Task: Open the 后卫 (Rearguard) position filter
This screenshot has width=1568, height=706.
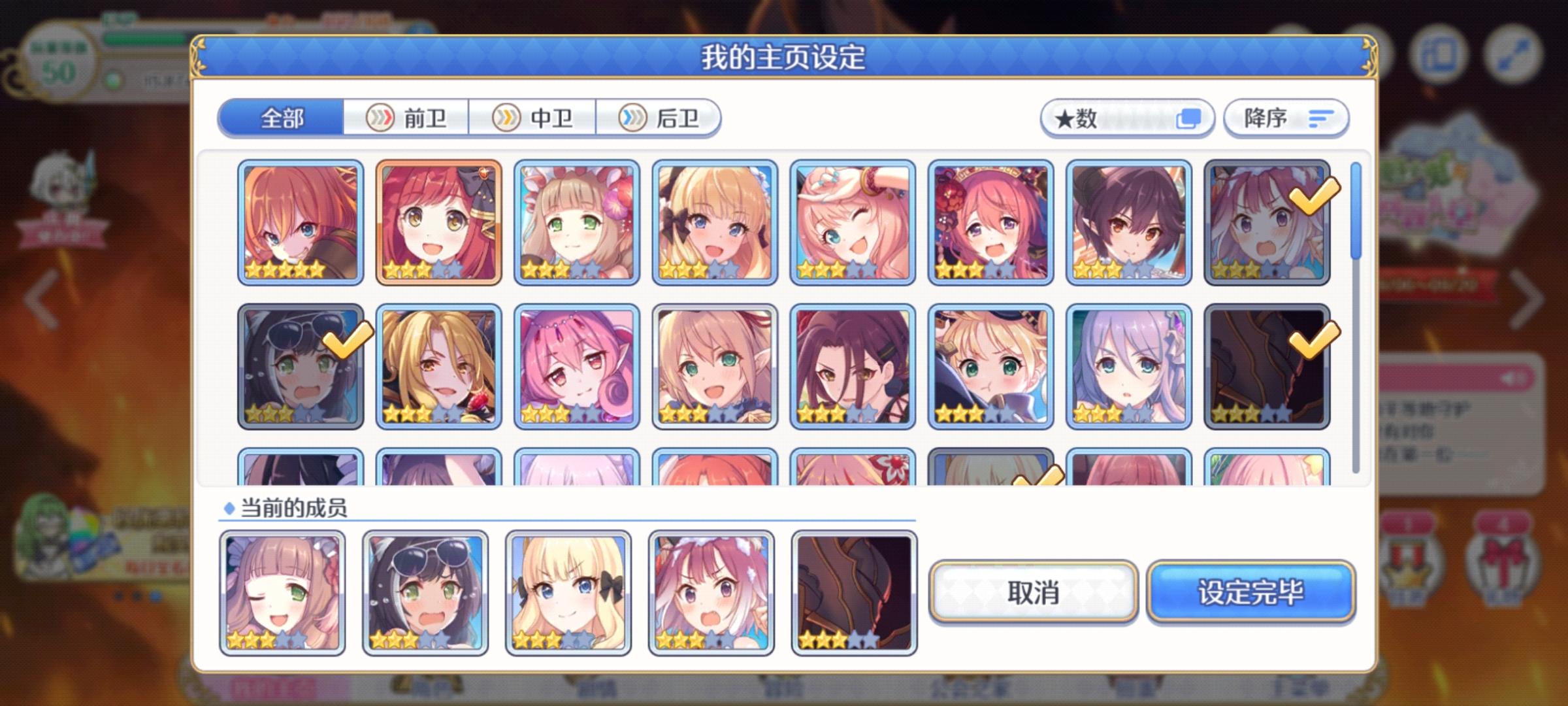Action: coord(660,118)
